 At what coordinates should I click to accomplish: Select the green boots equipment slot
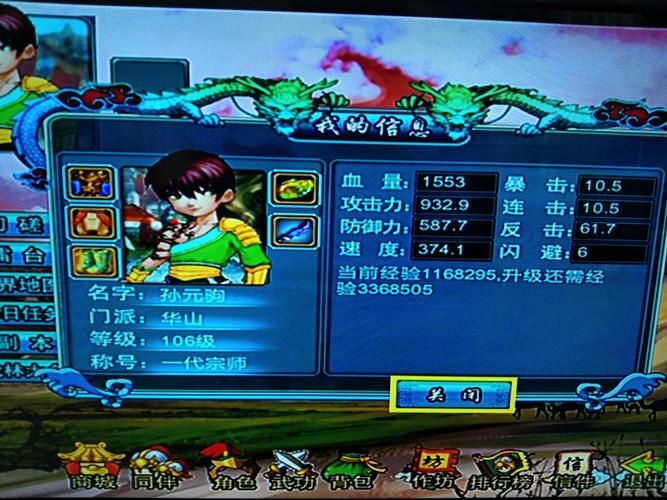click(x=94, y=262)
